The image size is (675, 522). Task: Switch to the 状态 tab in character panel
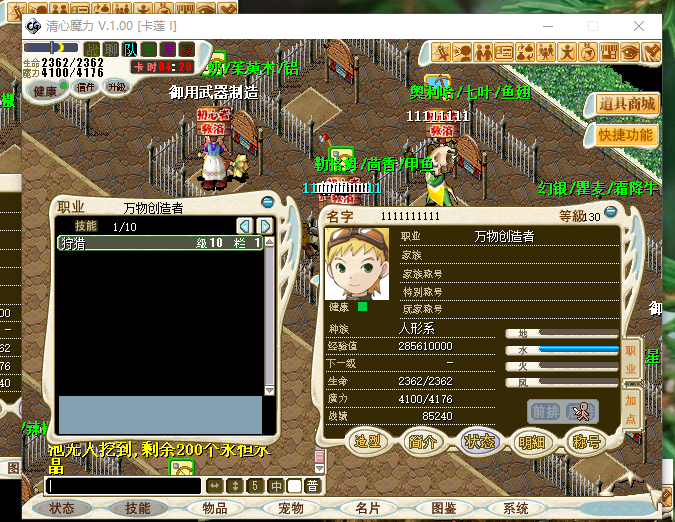point(477,441)
